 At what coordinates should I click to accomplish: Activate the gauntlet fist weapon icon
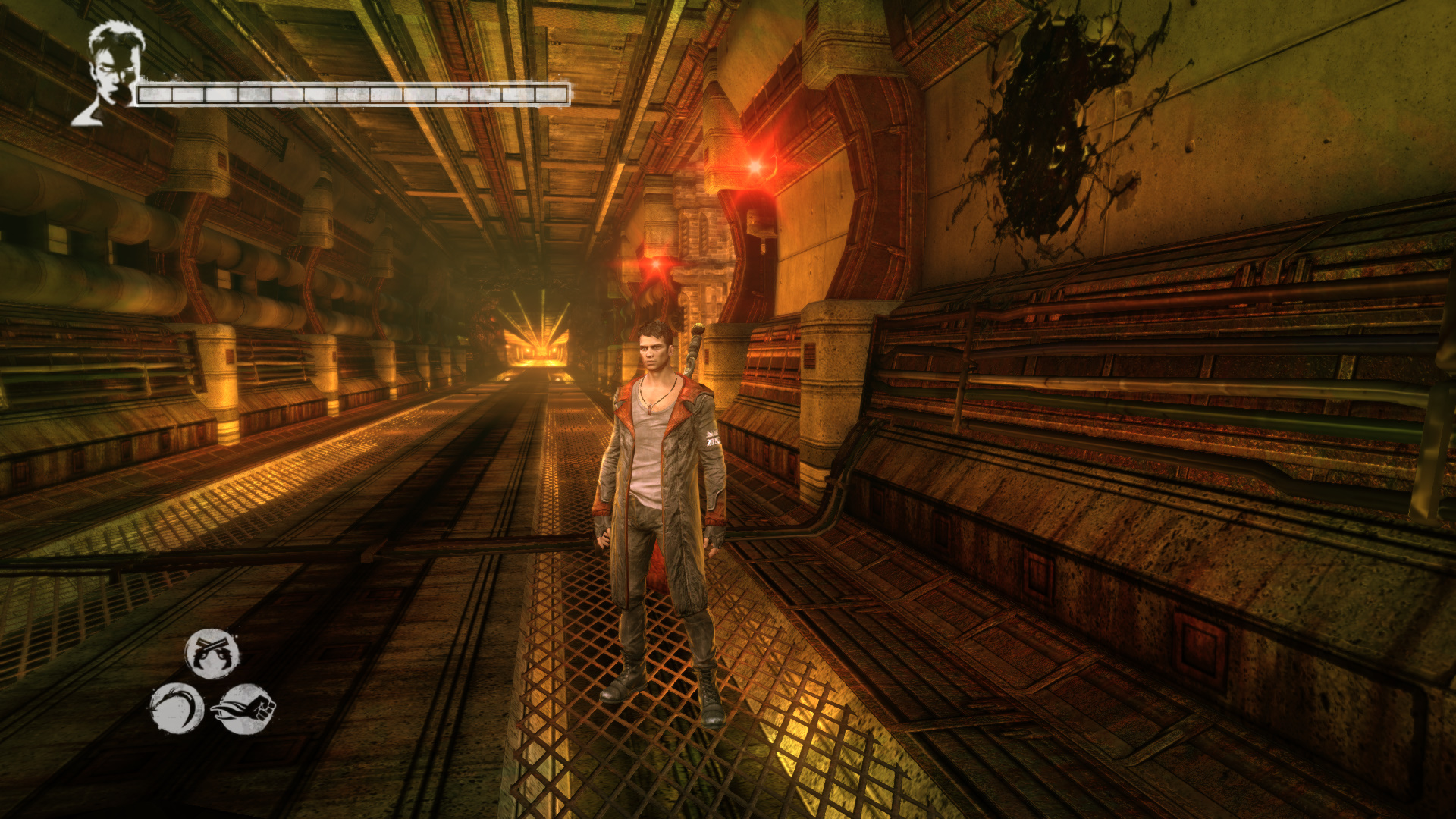(x=244, y=709)
